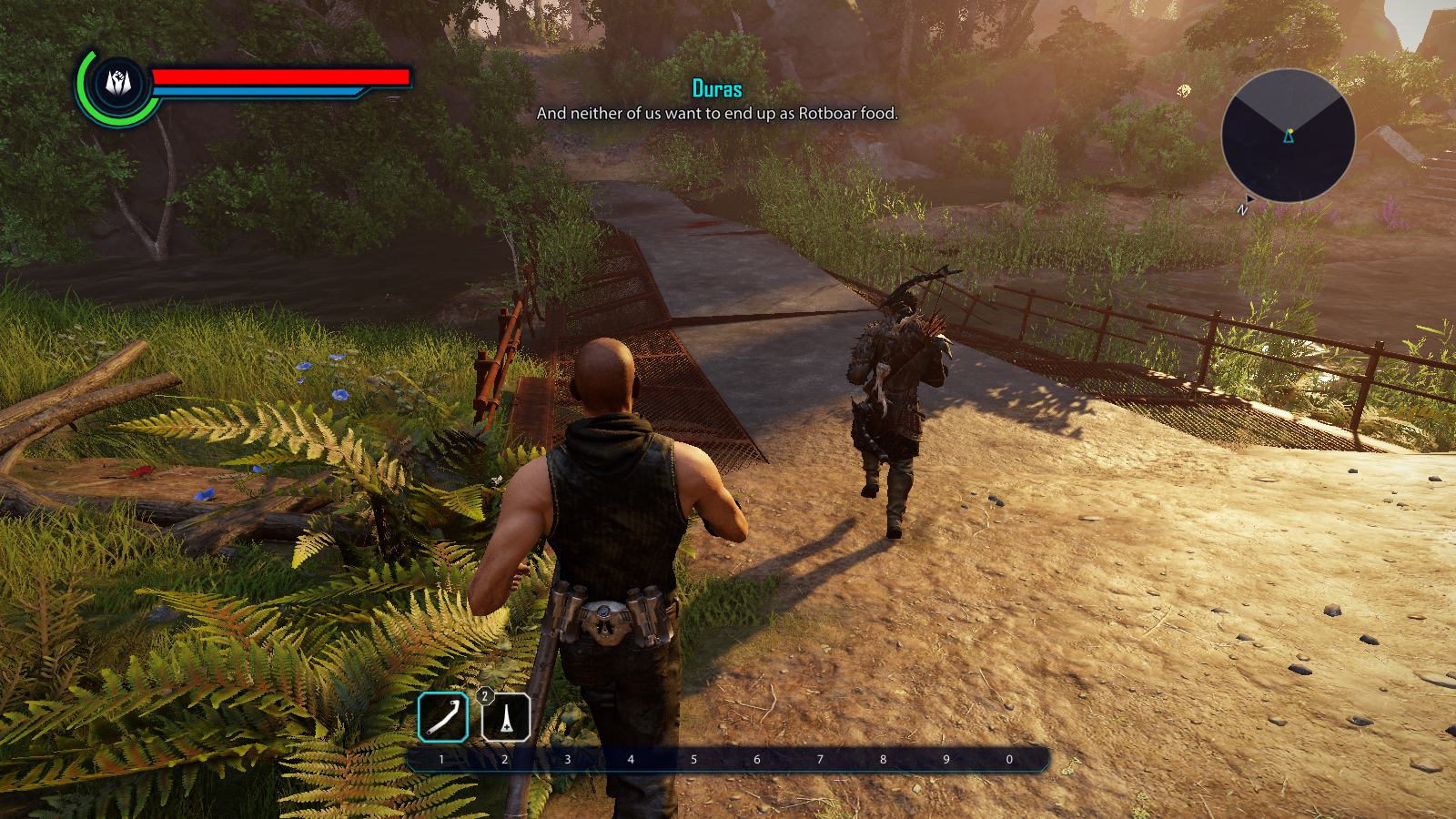Image resolution: width=1456 pixels, height=819 pixels.
Task: Click the circular minimap
Action: pos(1288,136)
